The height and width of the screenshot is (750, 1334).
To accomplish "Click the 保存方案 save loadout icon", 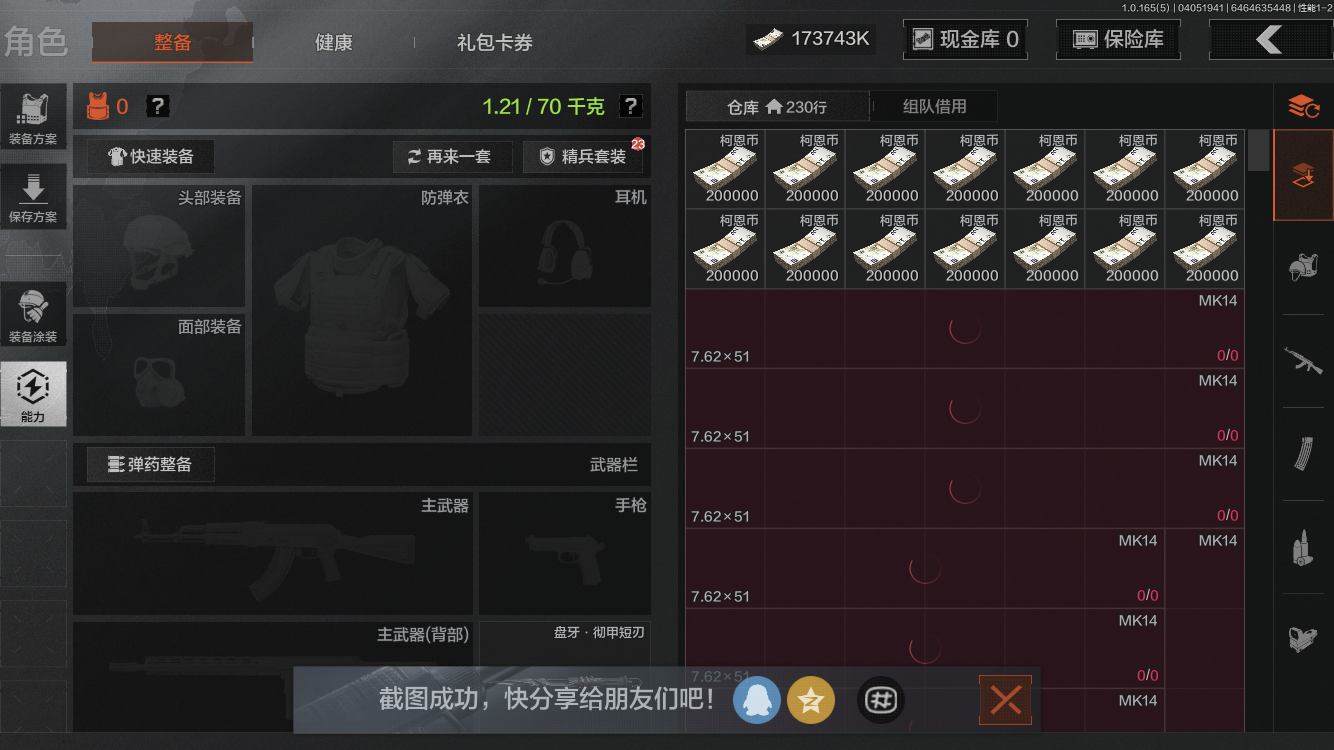I will coord(33,196).
